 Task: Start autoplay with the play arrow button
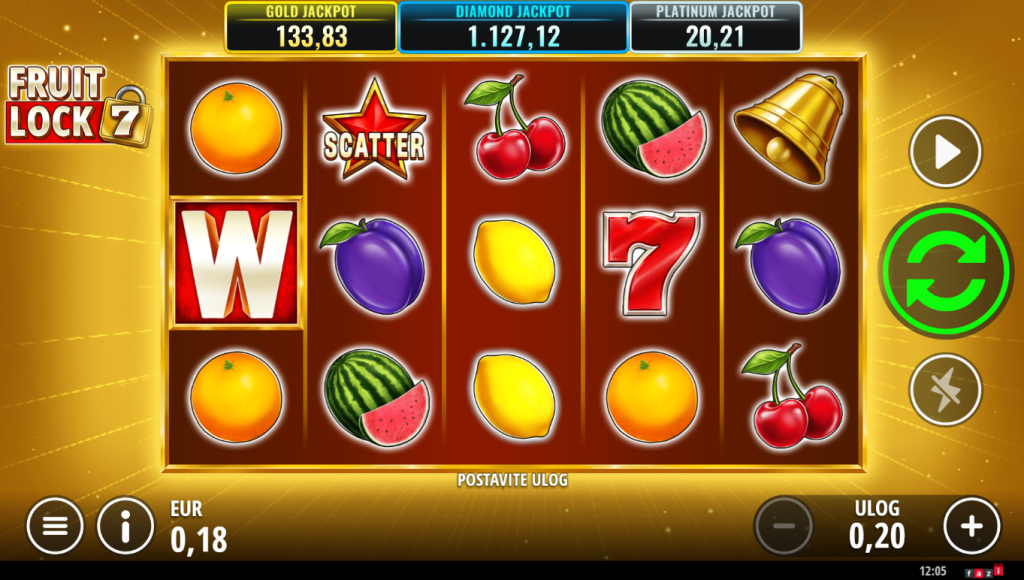click(x=945, y=151)
